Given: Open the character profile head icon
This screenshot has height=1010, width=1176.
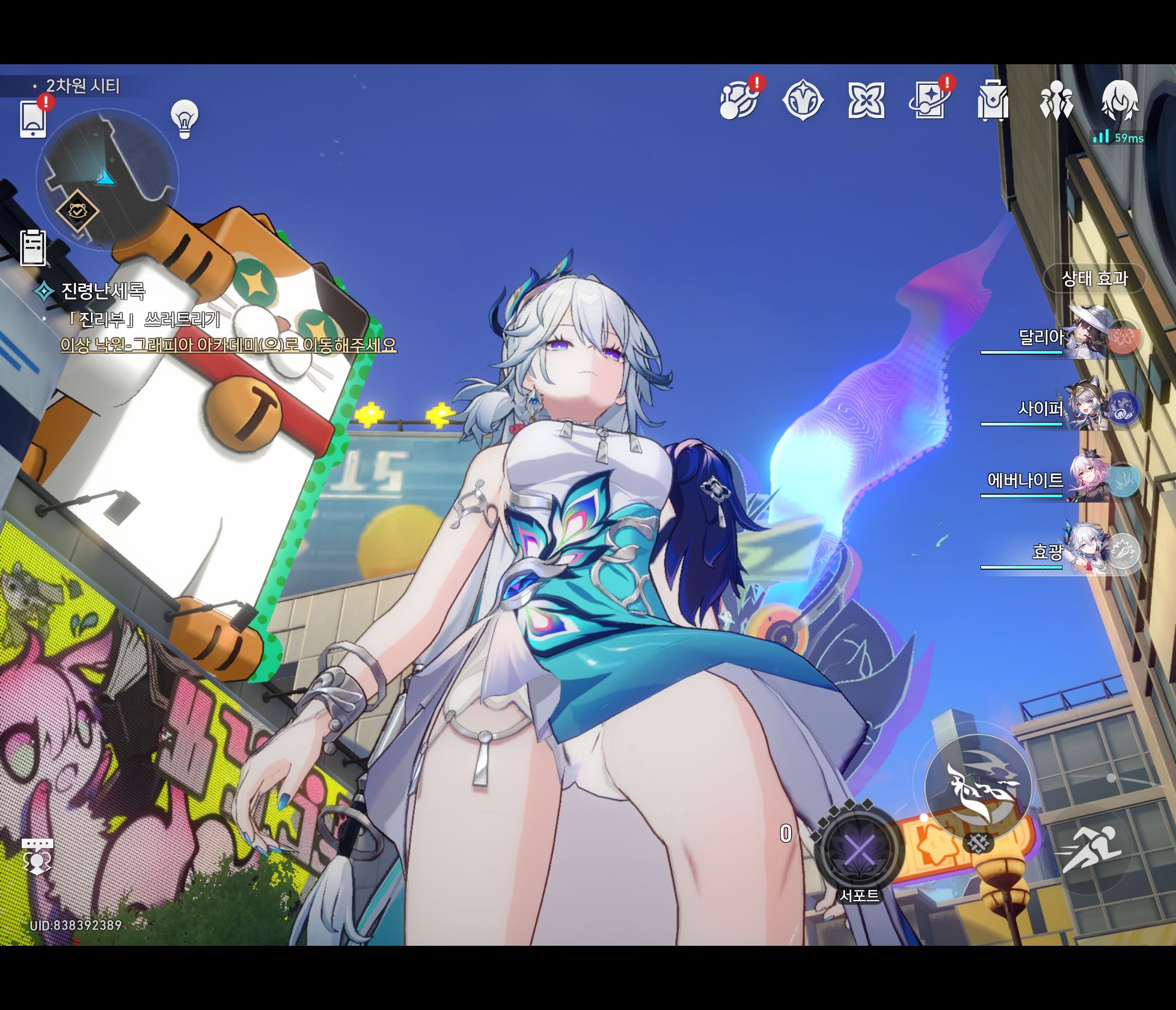Looking at the screenshot, I should 1119,101.
